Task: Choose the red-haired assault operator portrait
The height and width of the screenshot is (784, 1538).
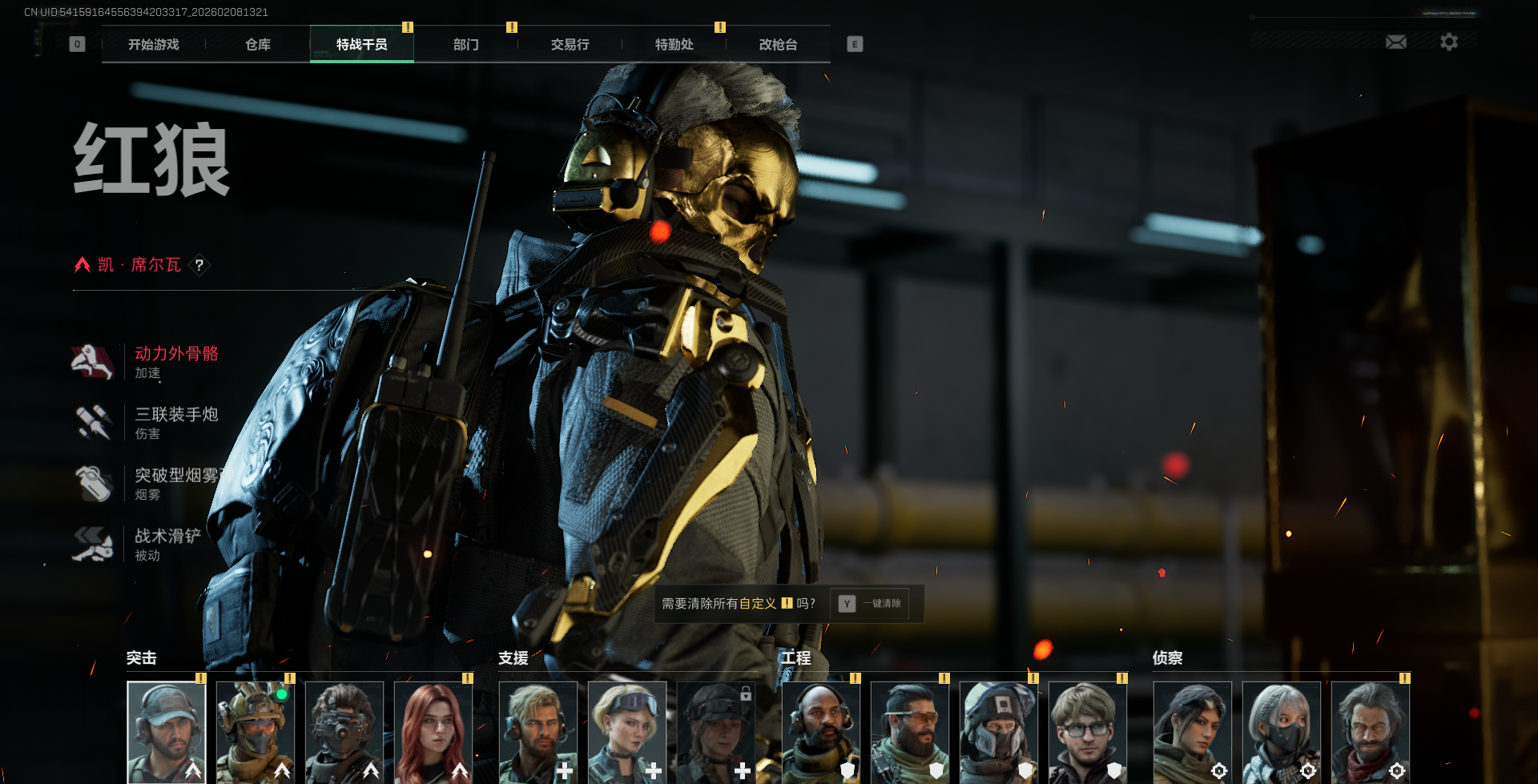Action: click(x=433, y=732)
